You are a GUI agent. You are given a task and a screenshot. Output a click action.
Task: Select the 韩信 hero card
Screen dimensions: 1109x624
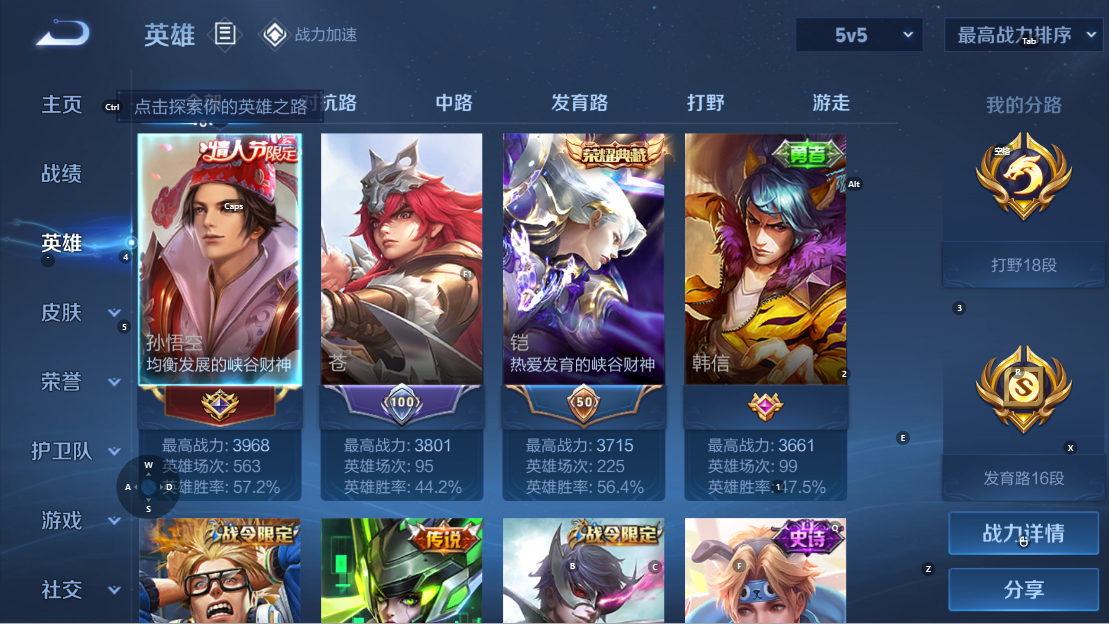[765, 259]
